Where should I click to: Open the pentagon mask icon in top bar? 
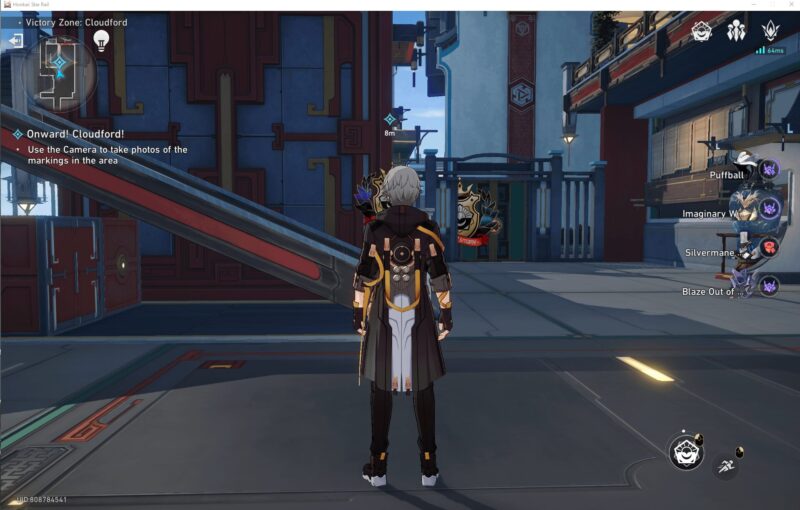702,31
